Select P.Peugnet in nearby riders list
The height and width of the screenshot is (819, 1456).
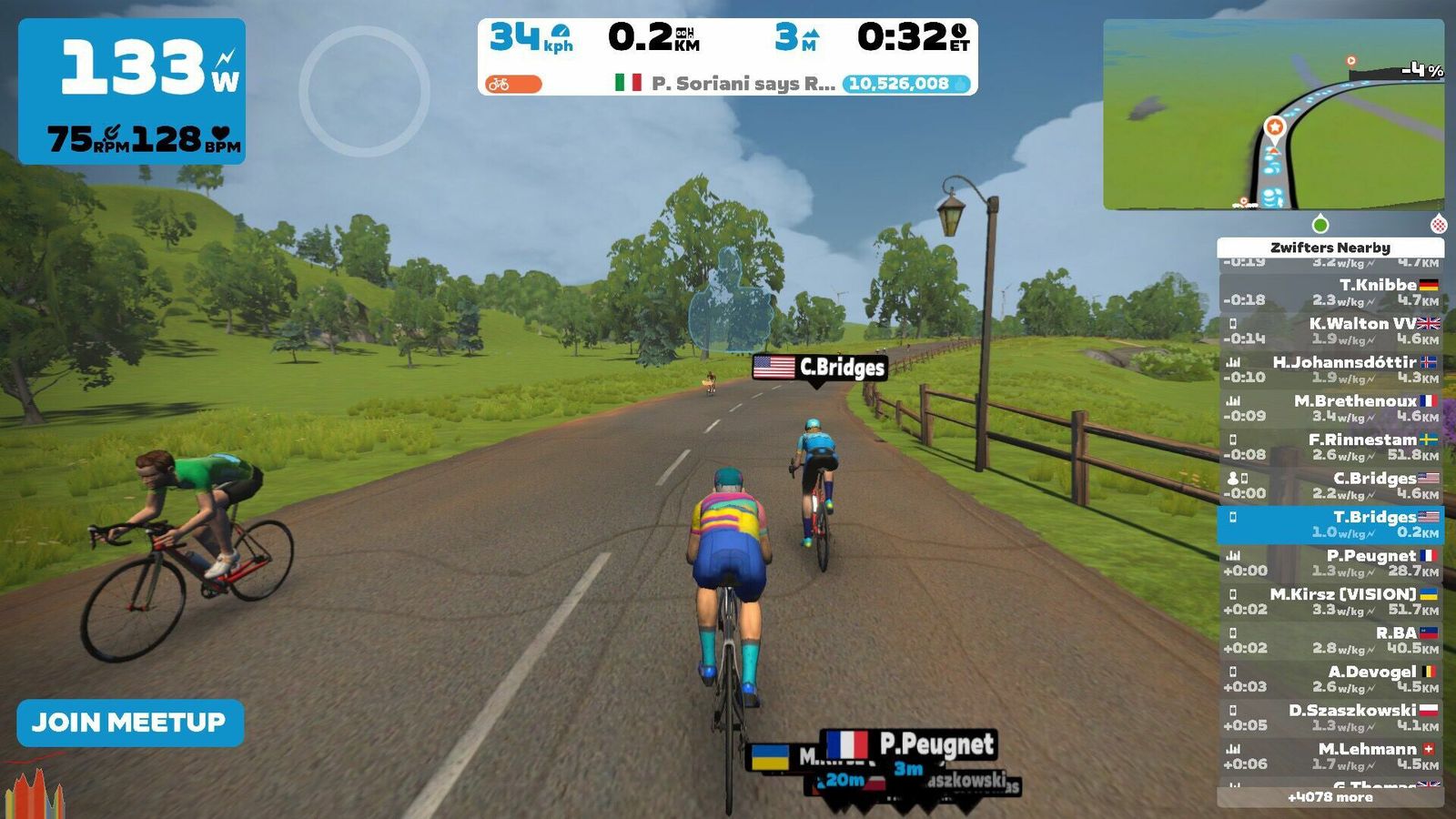pos(1330,562)
